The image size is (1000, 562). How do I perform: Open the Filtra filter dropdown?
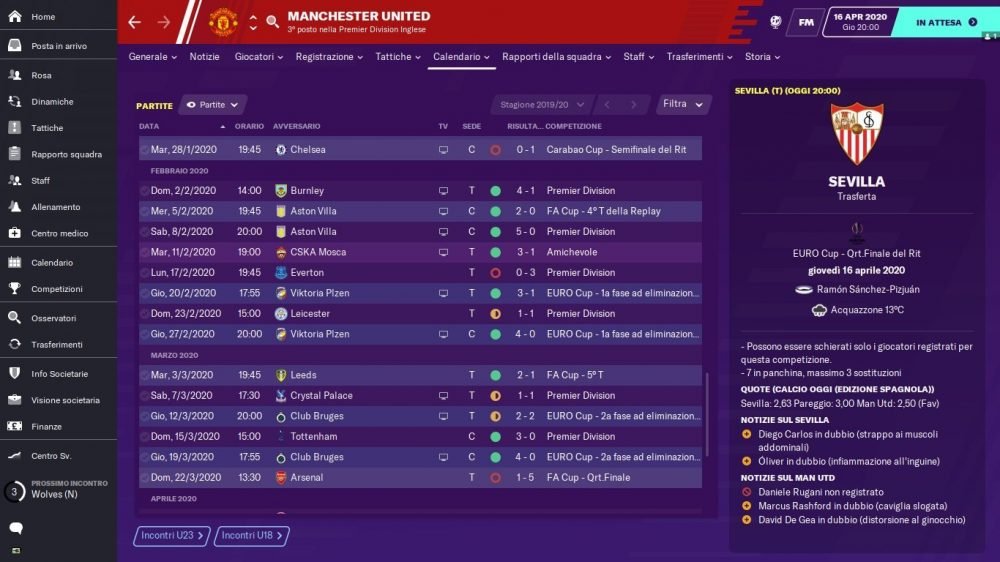(684, 104)
